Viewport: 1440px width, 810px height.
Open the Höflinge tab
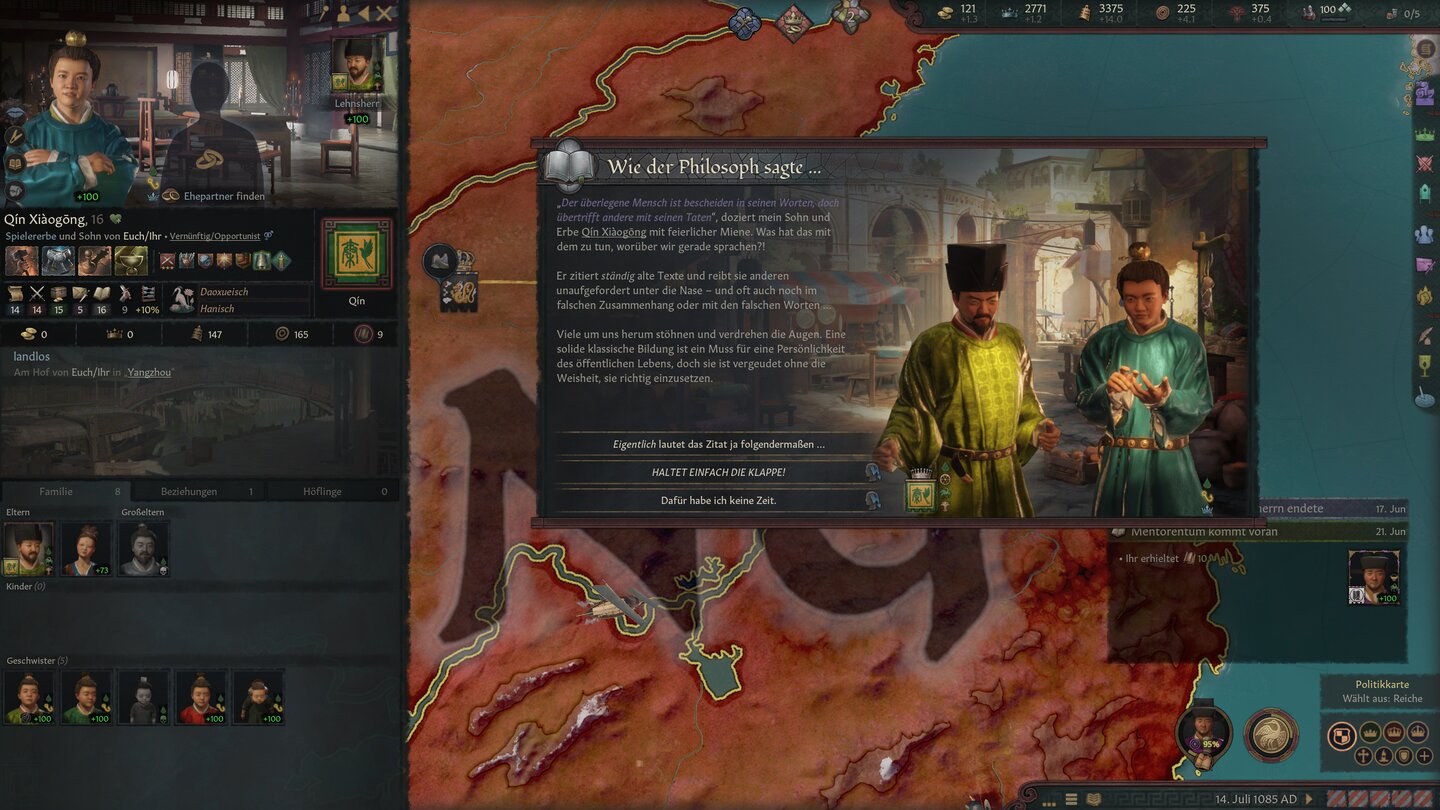330,491
